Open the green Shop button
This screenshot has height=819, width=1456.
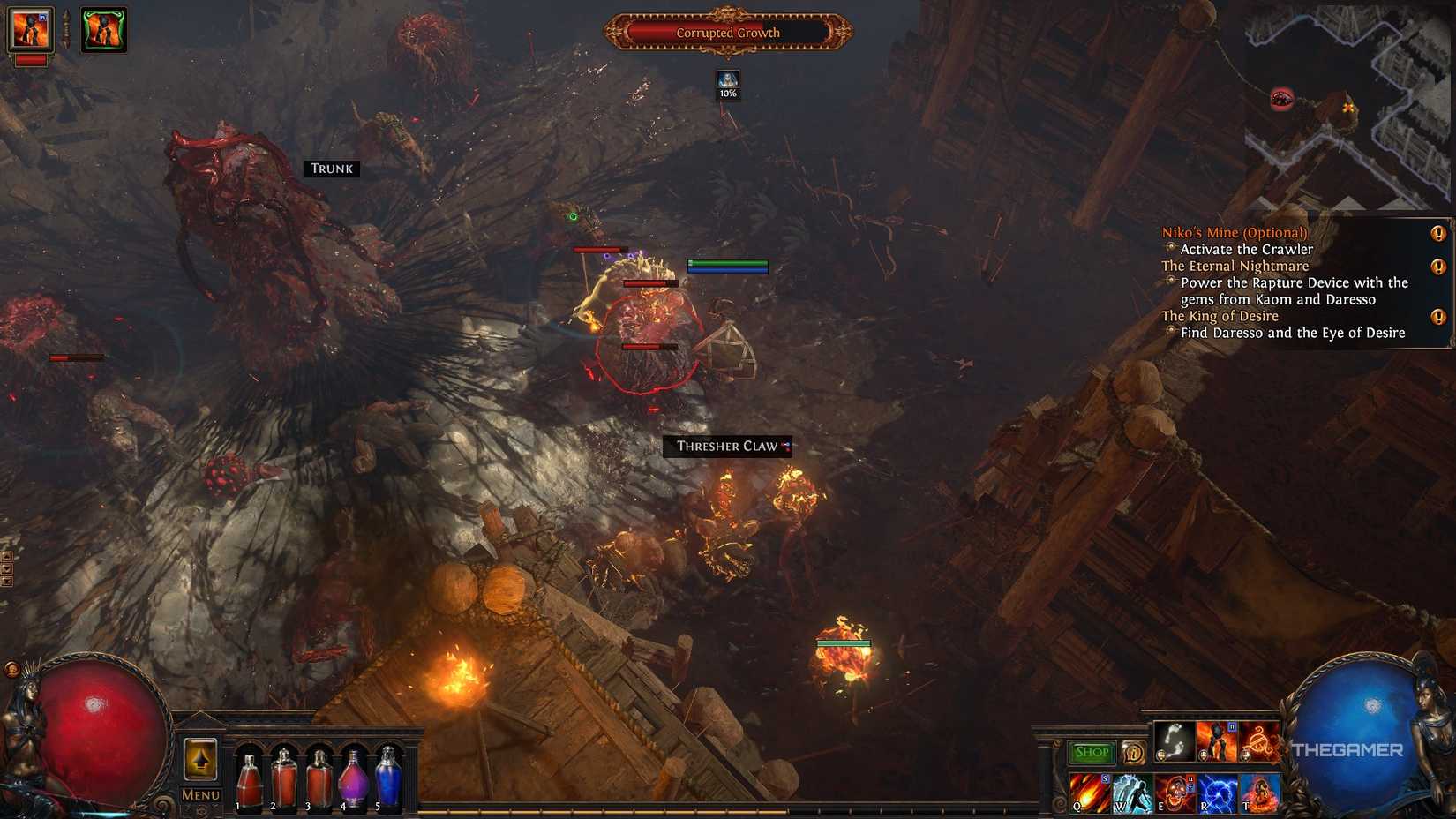(1092, 752)
